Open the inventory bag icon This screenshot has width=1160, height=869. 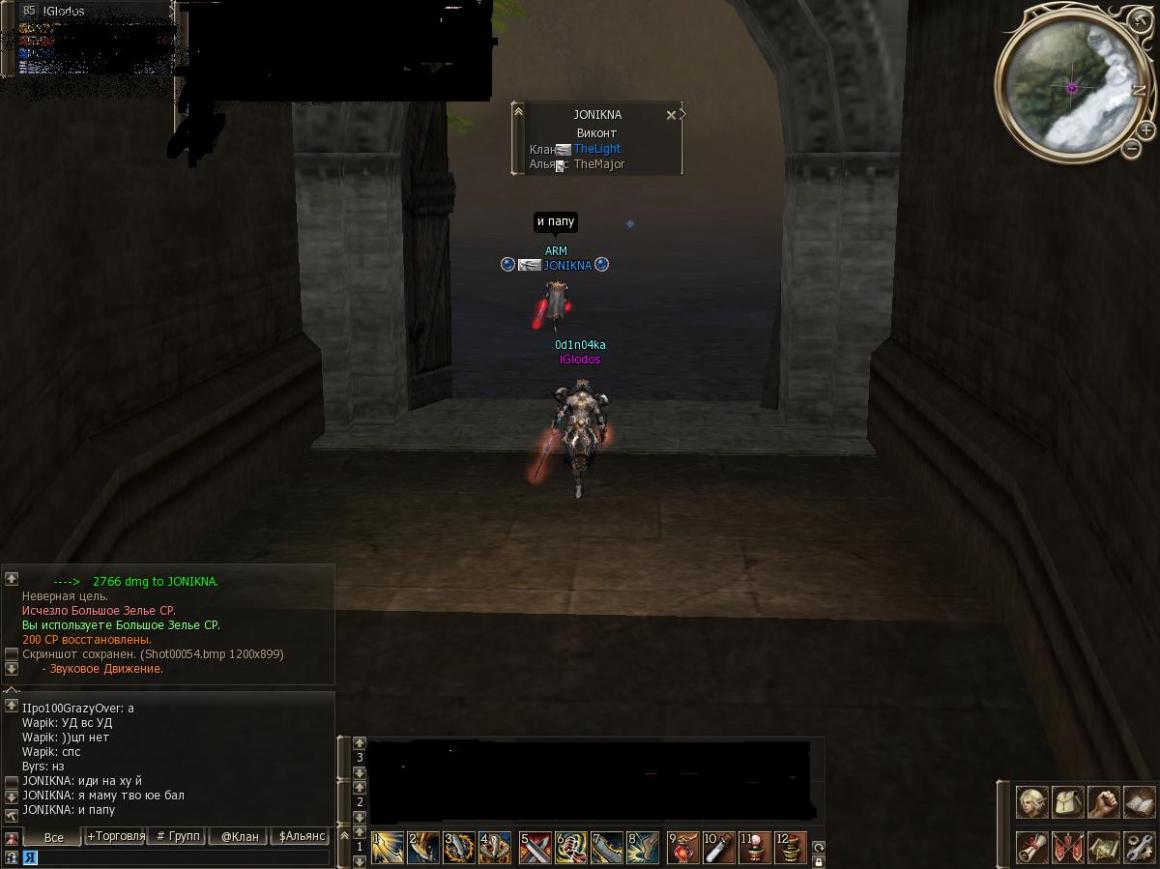coord(1067,801)
